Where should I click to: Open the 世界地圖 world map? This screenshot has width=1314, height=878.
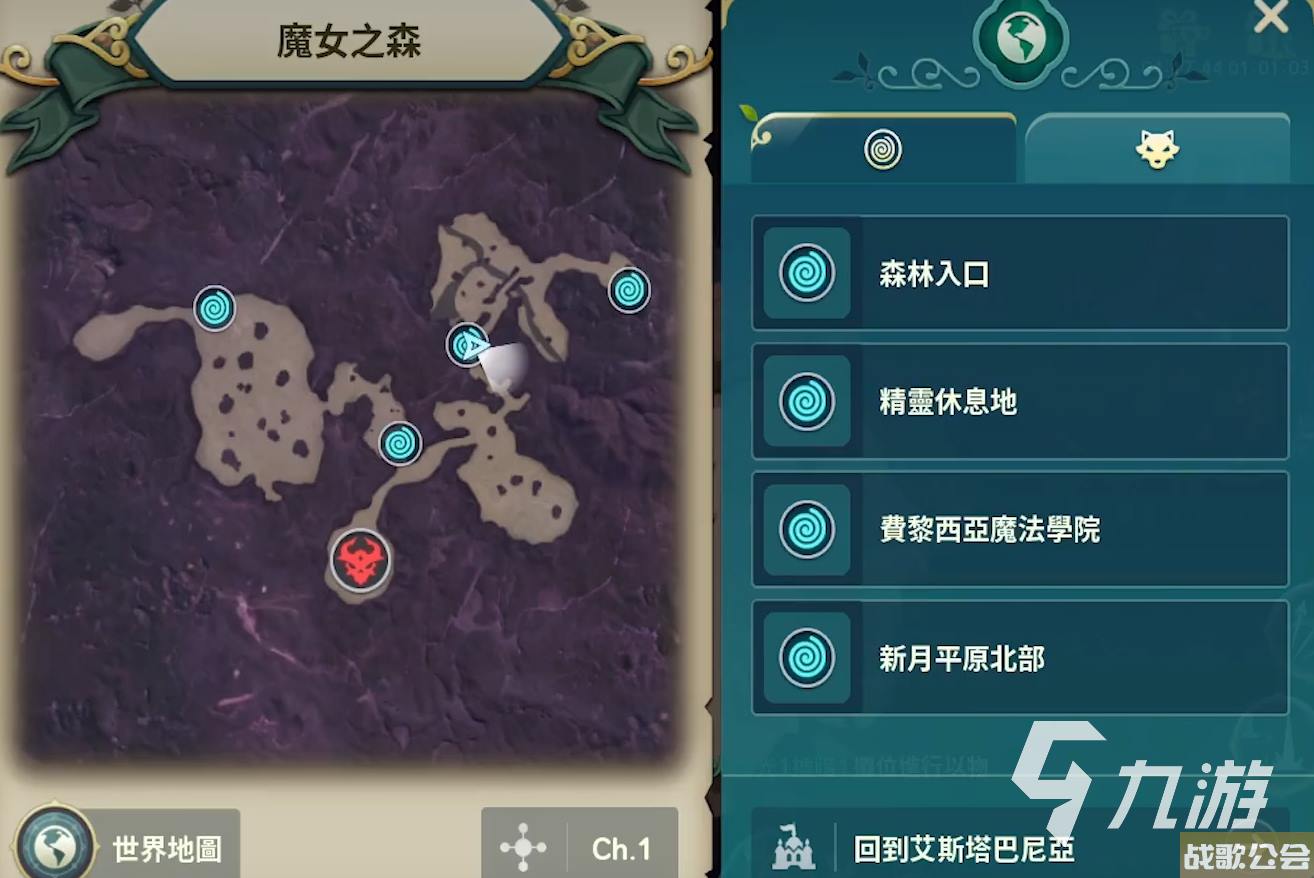[120, 847]
